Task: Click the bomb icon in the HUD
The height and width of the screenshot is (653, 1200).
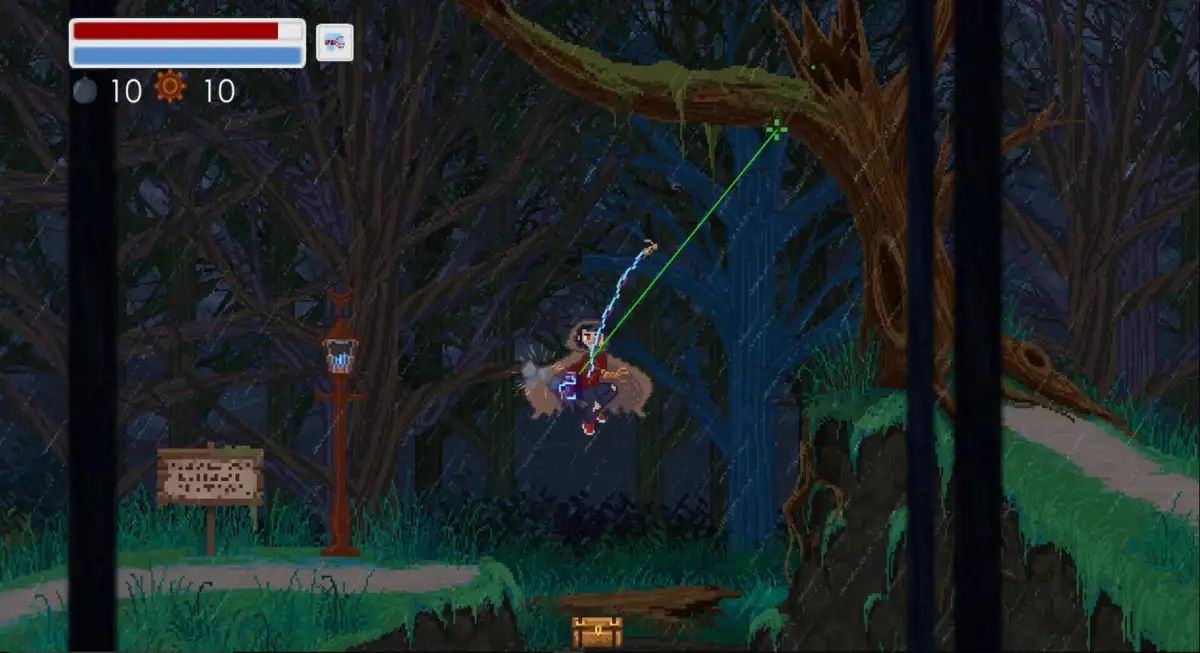Action: point(85,91)
